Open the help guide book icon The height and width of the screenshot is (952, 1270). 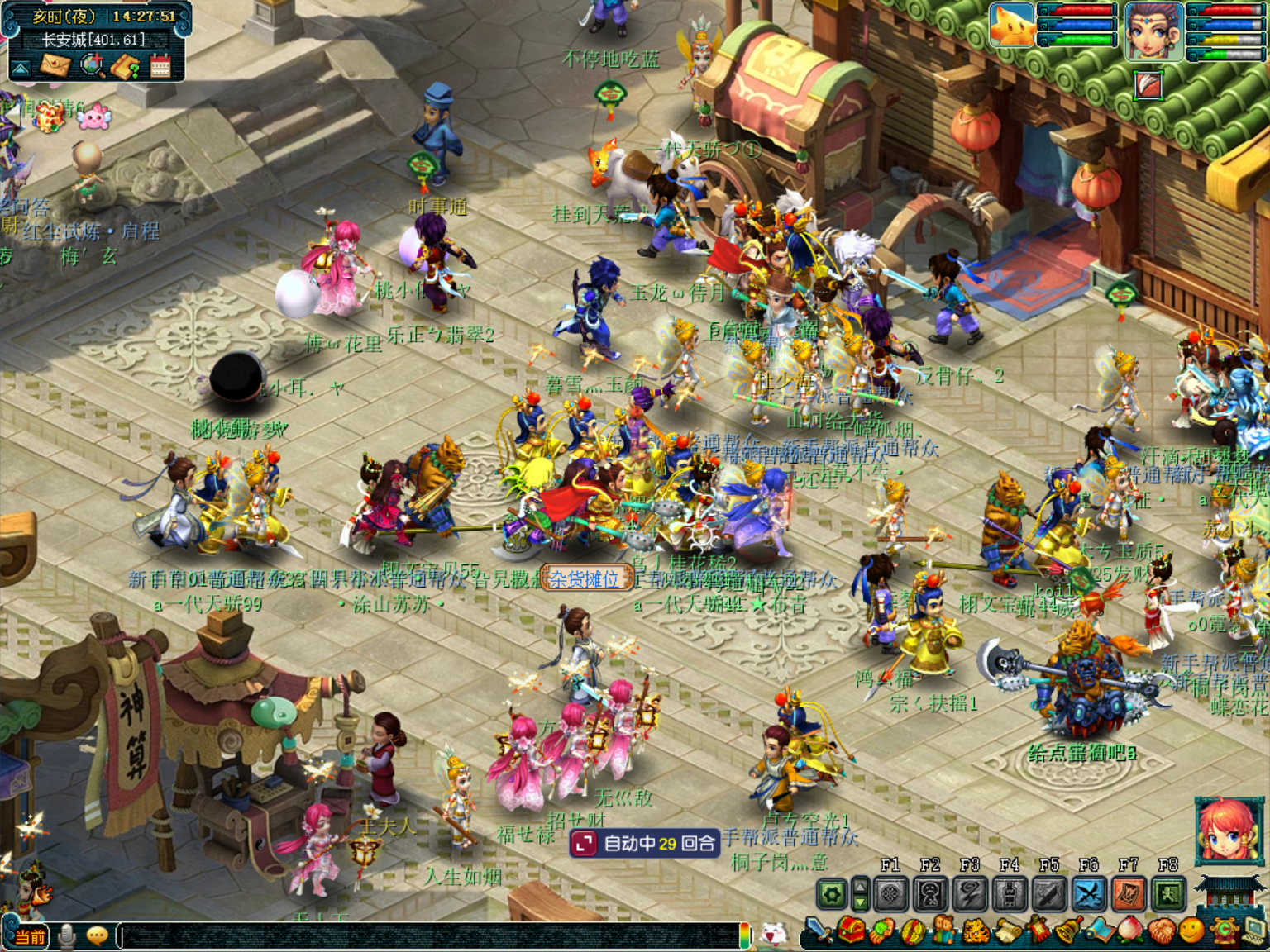[126, 66]
